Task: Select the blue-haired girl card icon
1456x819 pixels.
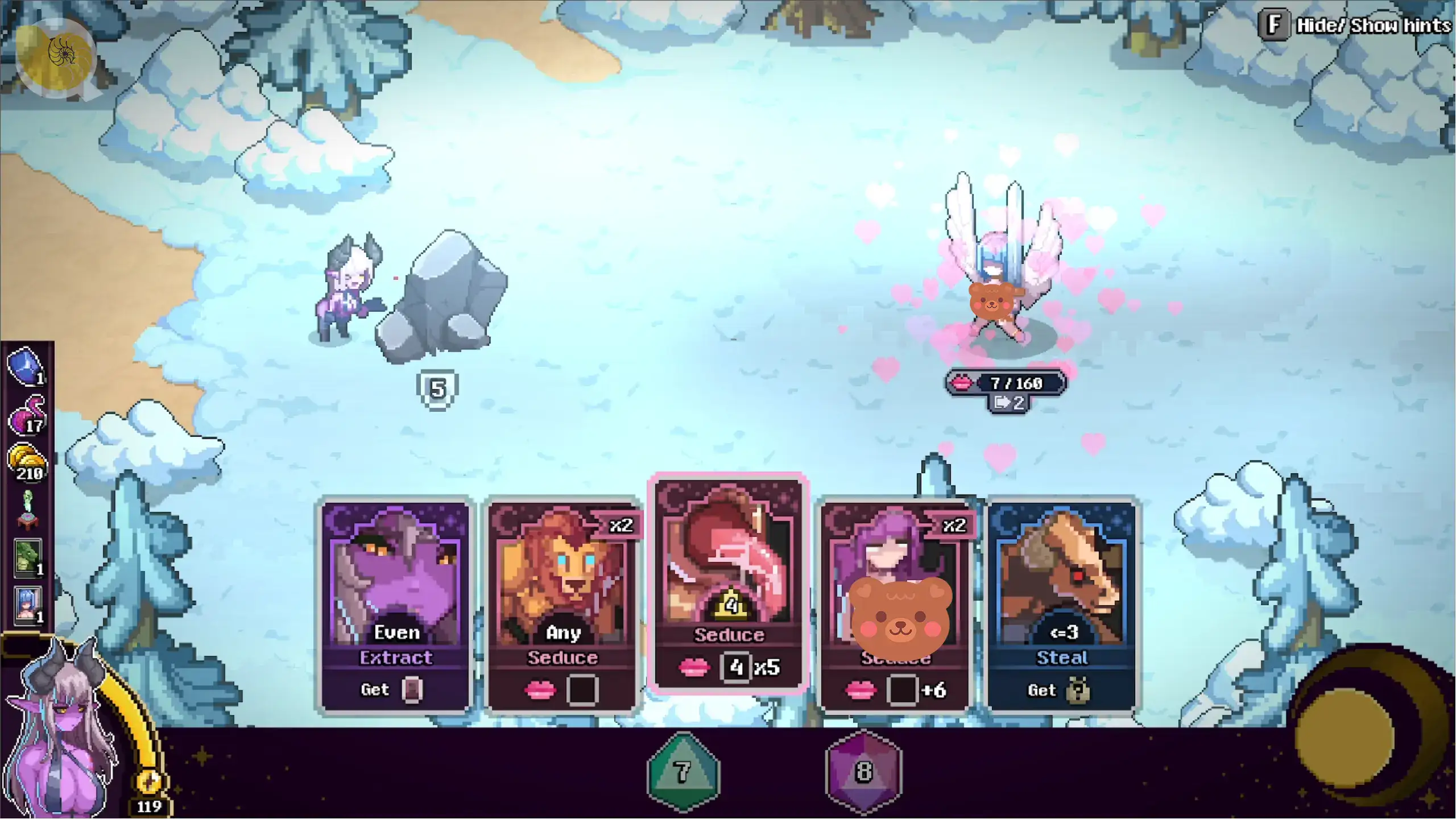Action: 27,605
